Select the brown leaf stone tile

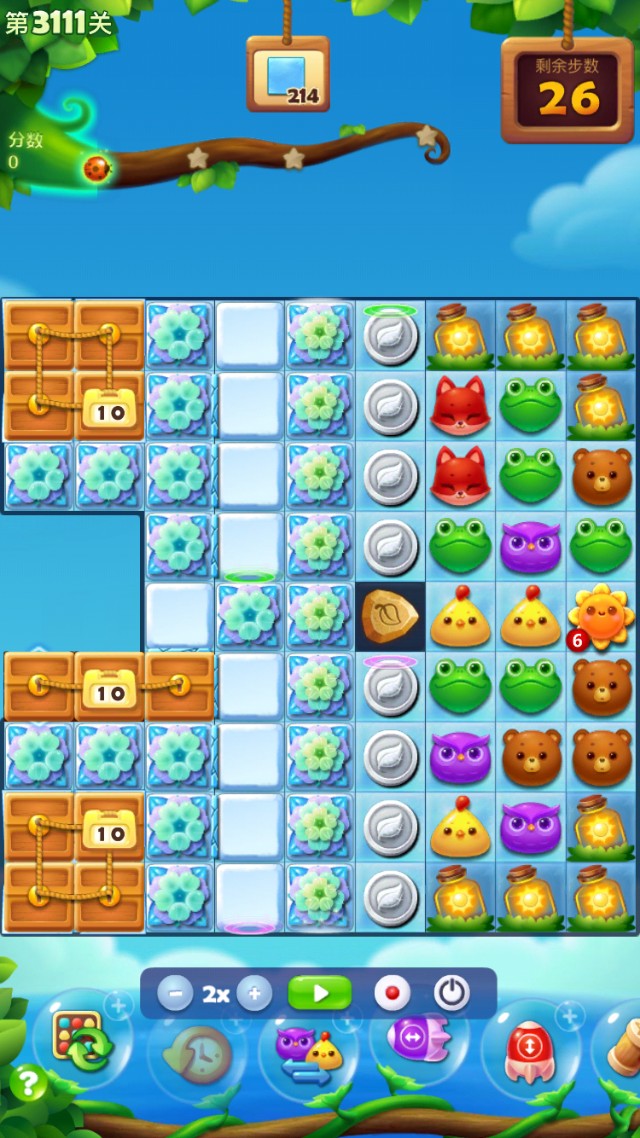pyautogui.click(x=390, y=617)
